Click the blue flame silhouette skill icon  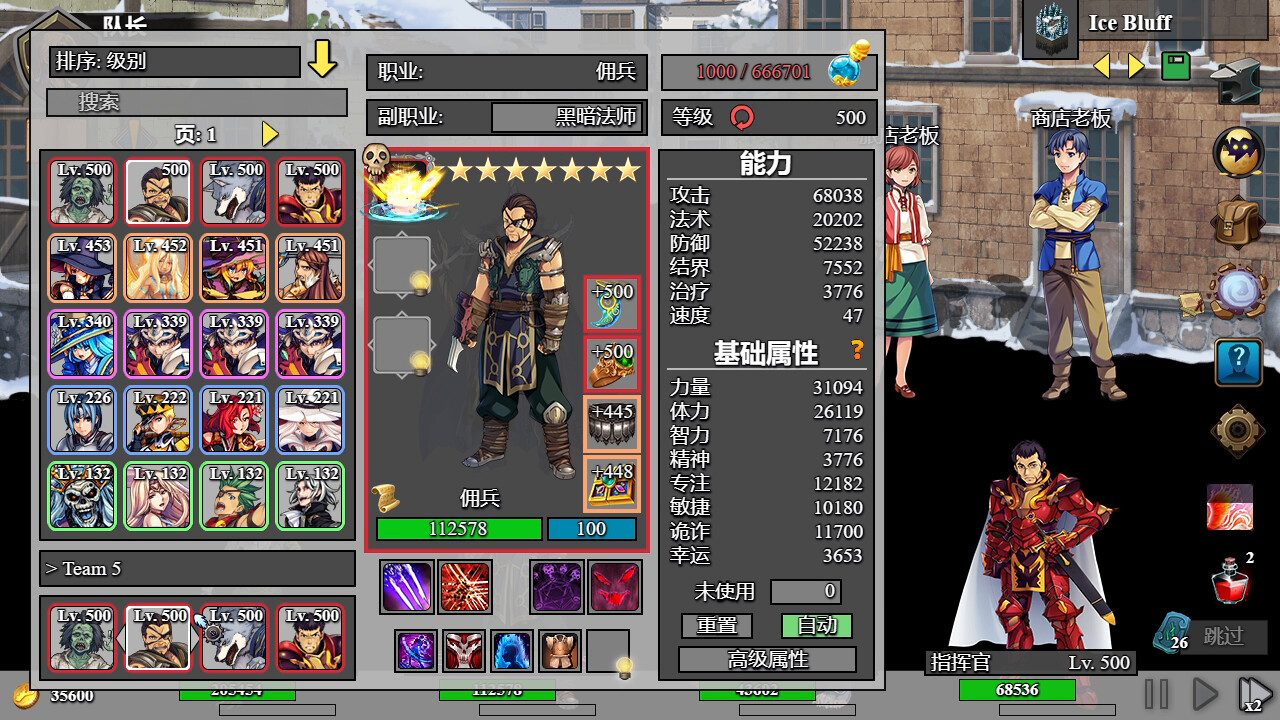[x=512, y=650]
